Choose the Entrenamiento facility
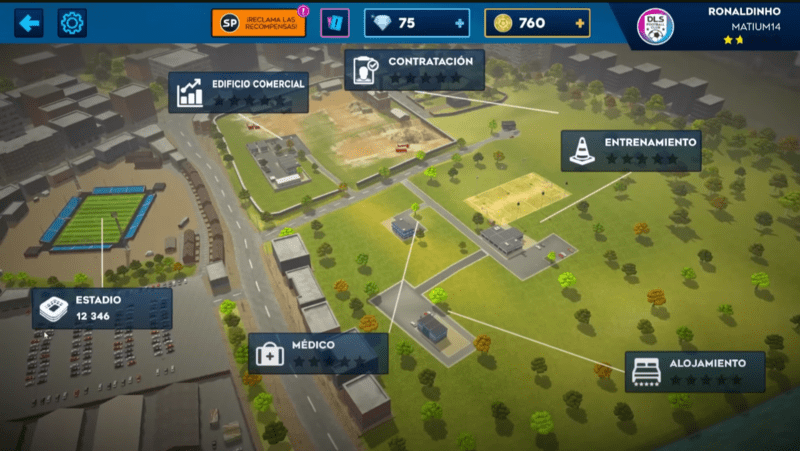800x451 pixels. (x=630, y=150)
